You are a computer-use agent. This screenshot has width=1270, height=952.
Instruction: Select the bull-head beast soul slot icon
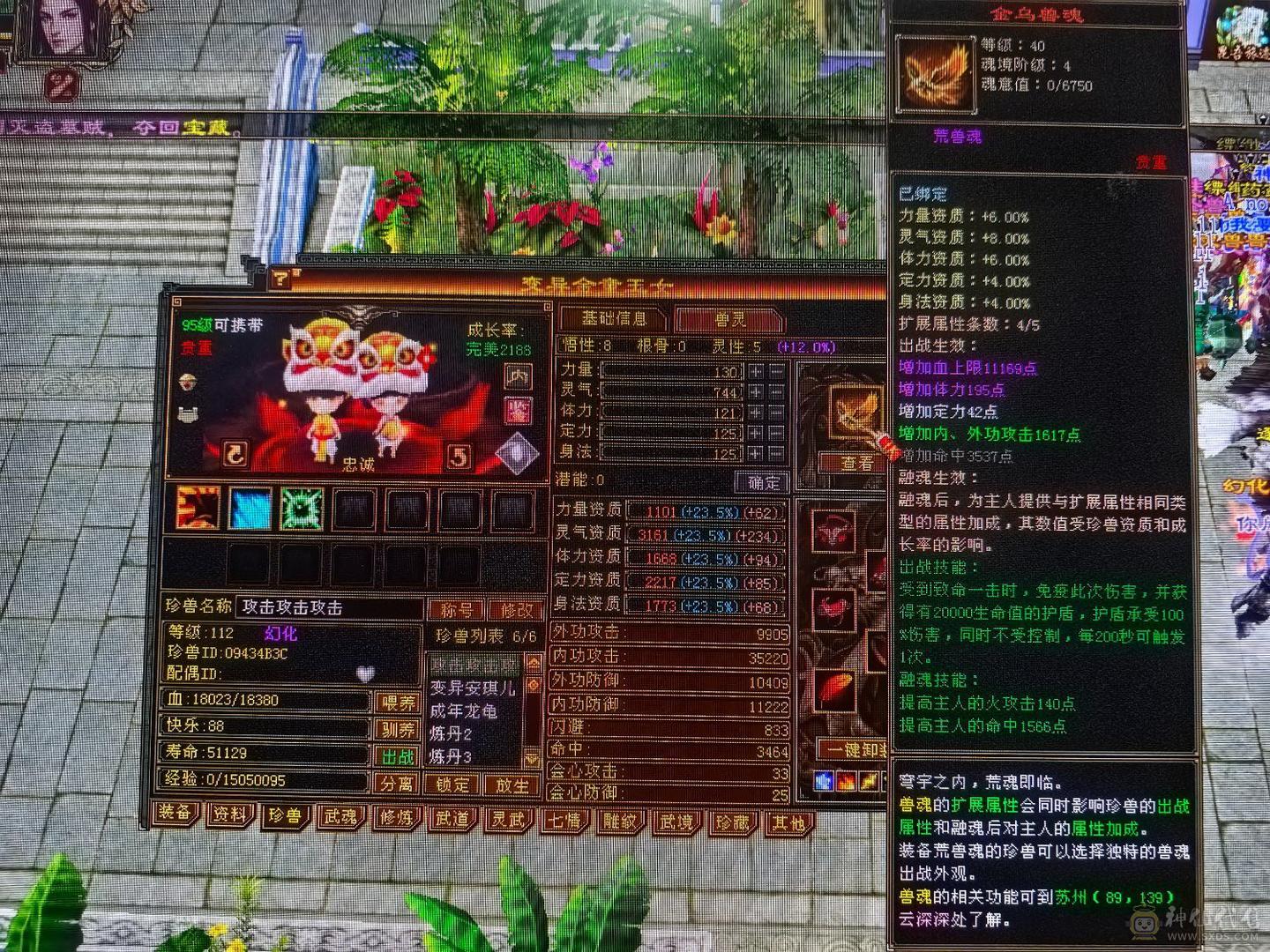(833, 530)
